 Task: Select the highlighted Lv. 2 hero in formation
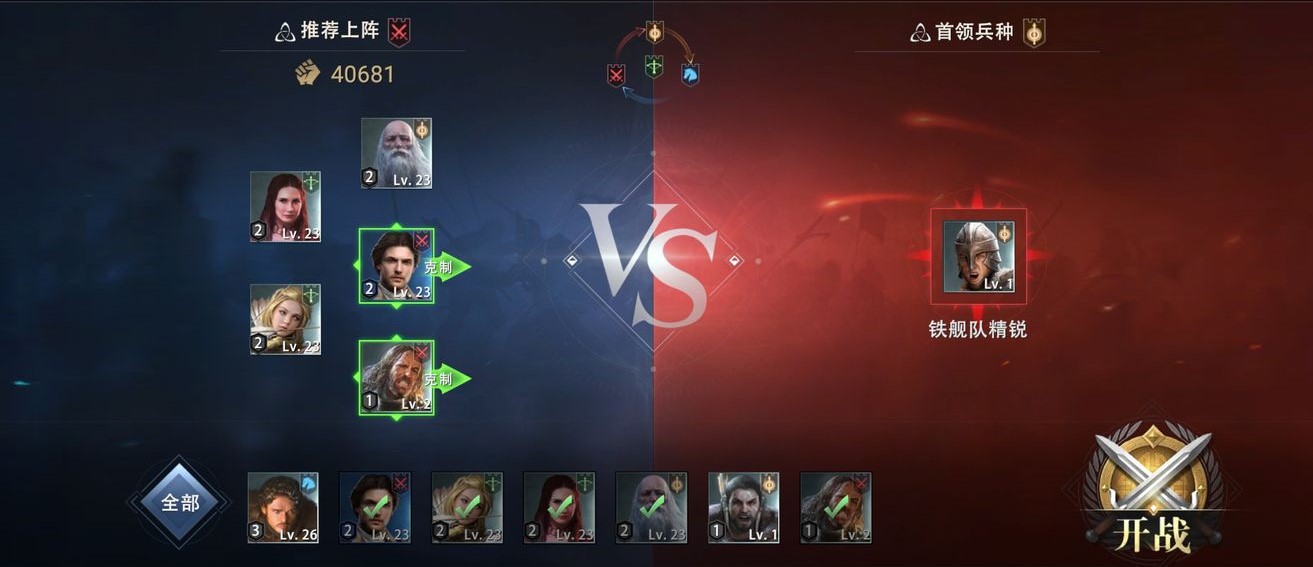(x=396, y=377)
